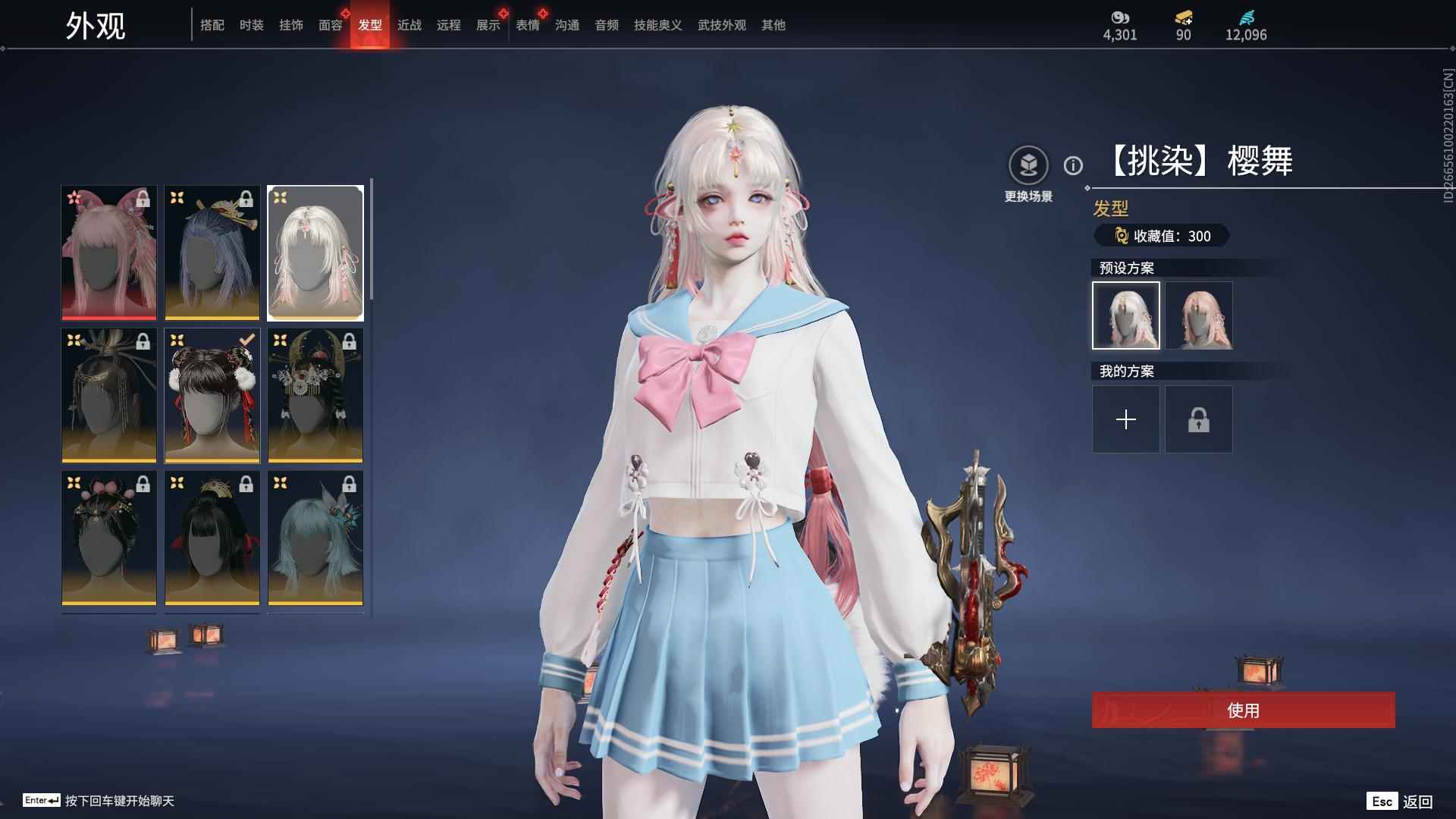Click the Esc 返回 back button
The width and height of the screenshot is (1456, 819).
click(x=1400, y=802)
